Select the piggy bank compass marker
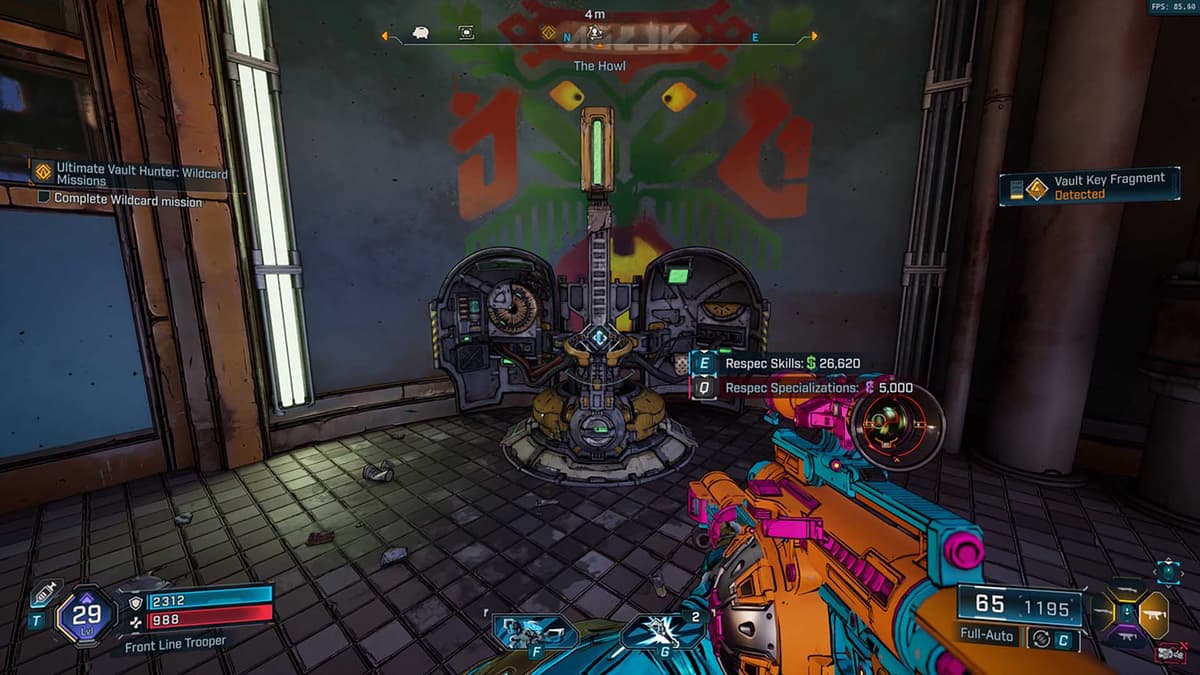Image resolution: width=1200 pixels, height=675 pixels. [420, 34]
